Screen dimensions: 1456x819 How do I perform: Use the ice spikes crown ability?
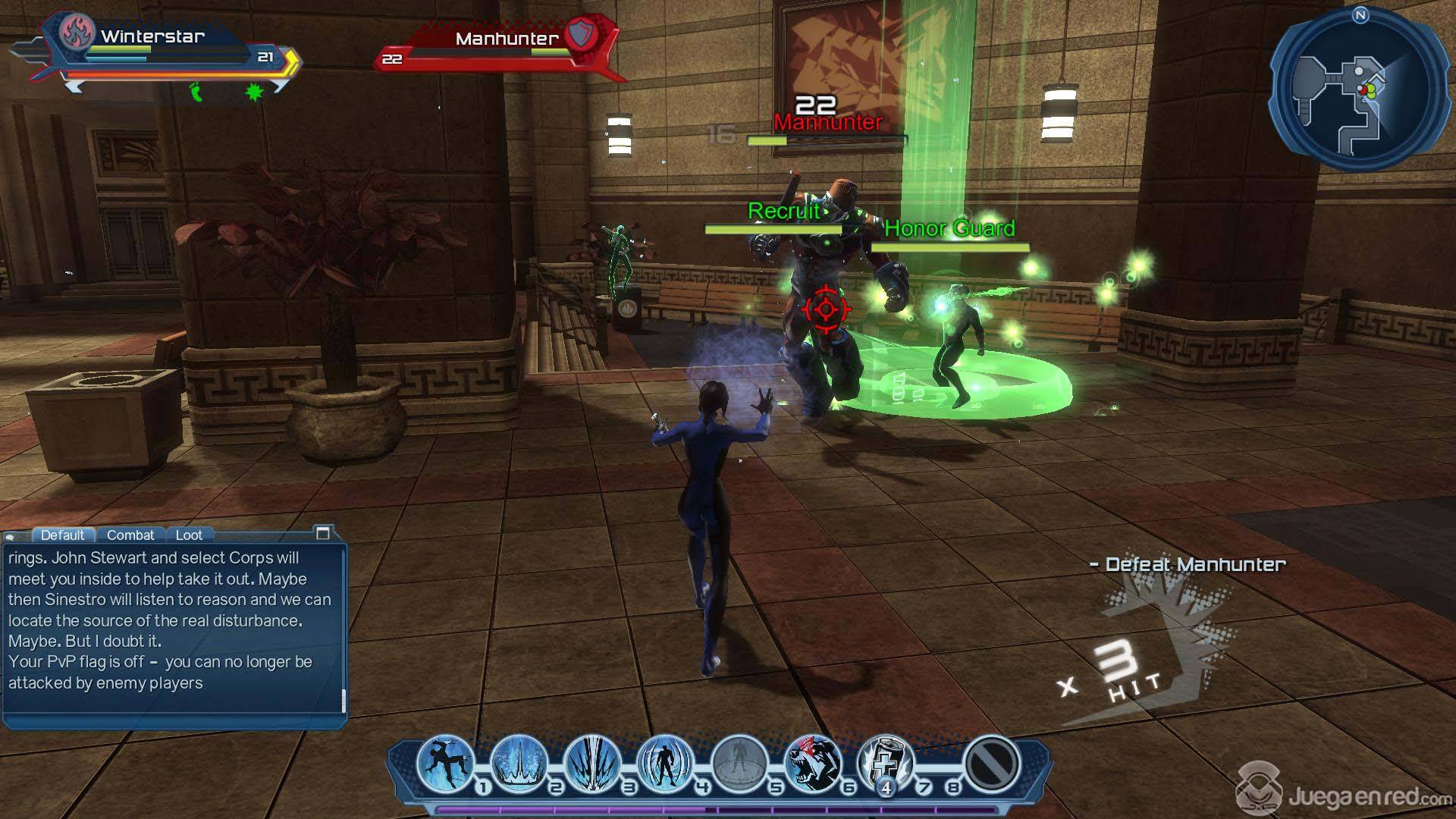(x=519, y=763)
